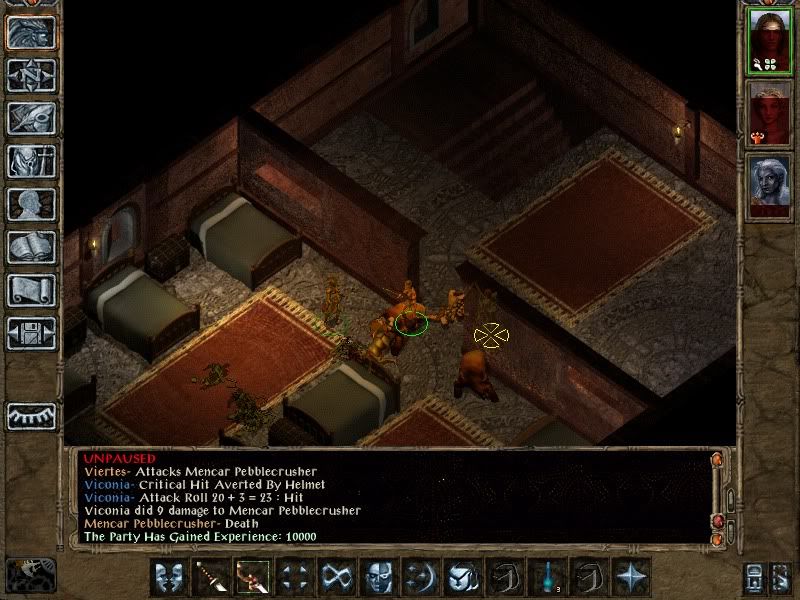Activate the four-point star special abilities button
800x600 pixels.
tap(632, 576)
